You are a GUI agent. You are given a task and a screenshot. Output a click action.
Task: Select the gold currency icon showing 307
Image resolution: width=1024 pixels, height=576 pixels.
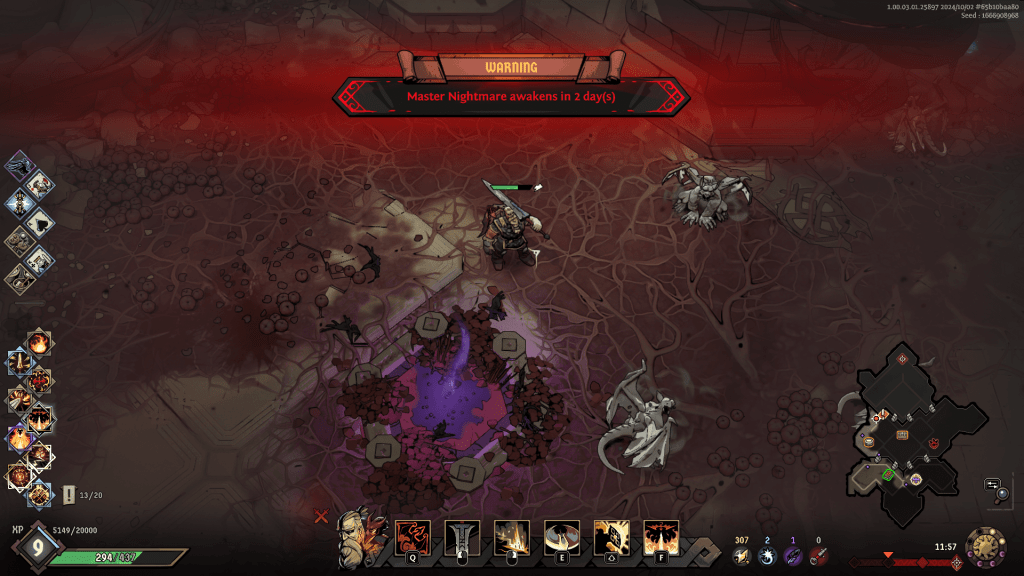pos(741,556)
